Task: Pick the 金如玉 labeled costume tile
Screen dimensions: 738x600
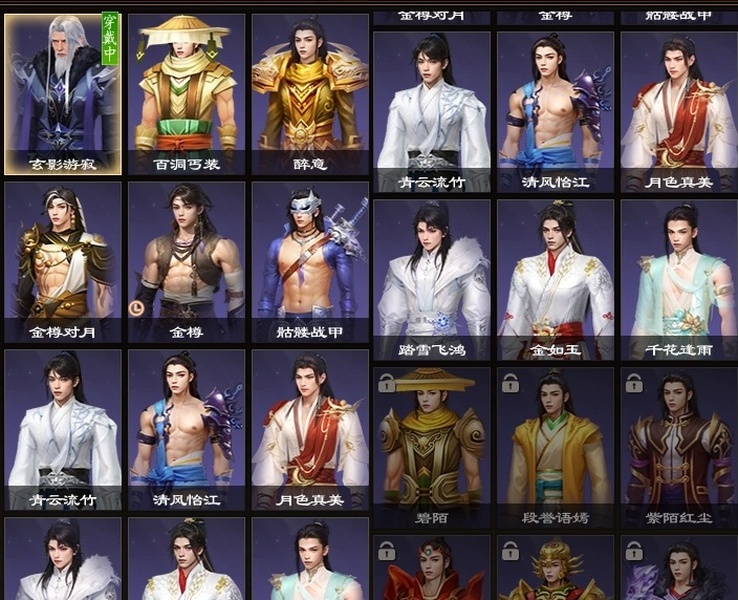Action: 556,279
